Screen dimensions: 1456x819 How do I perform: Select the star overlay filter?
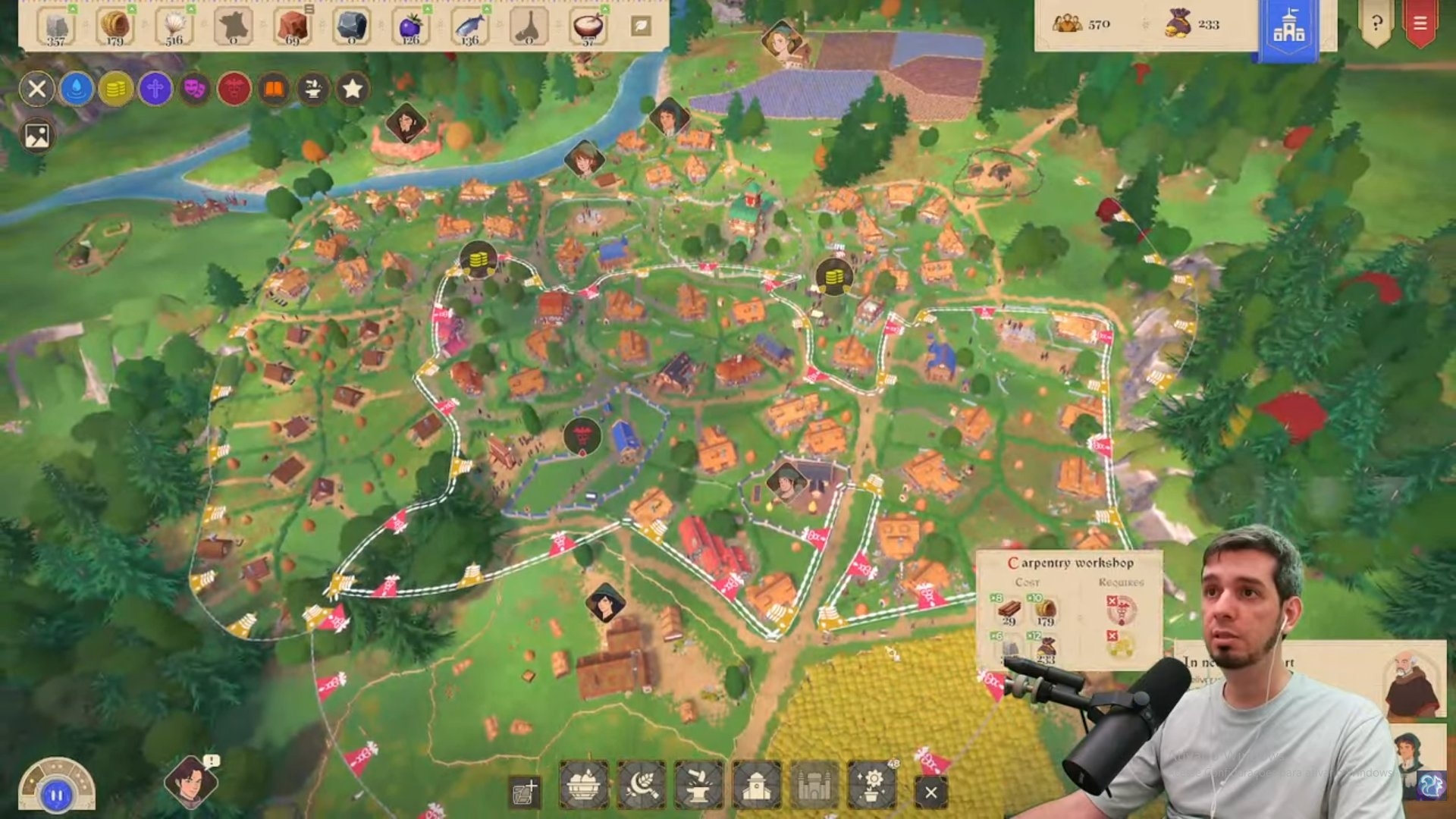coord(352,89)
